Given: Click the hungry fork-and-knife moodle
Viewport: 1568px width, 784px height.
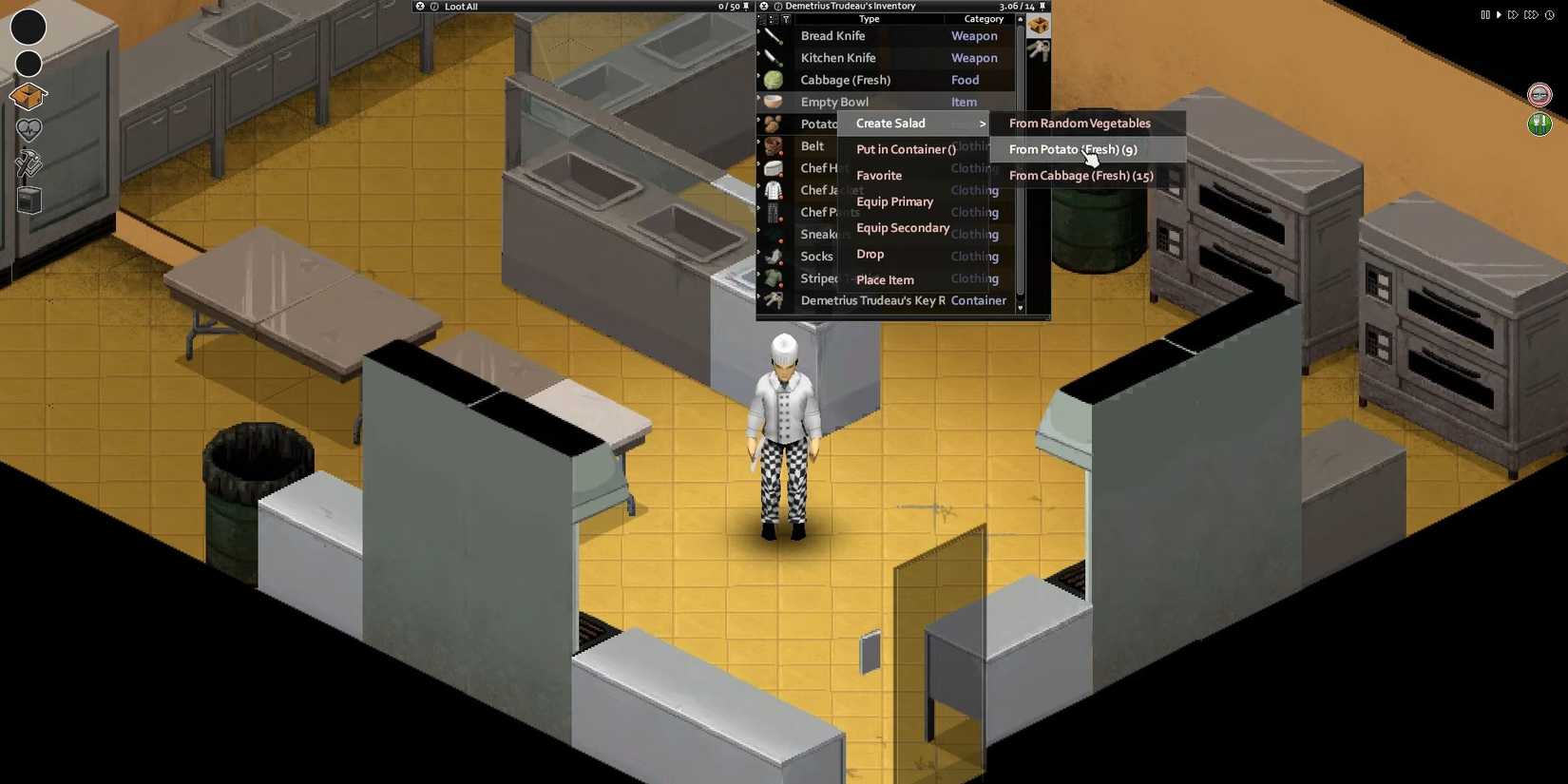Looking at the screenshot, I should tap(1539, 124).
